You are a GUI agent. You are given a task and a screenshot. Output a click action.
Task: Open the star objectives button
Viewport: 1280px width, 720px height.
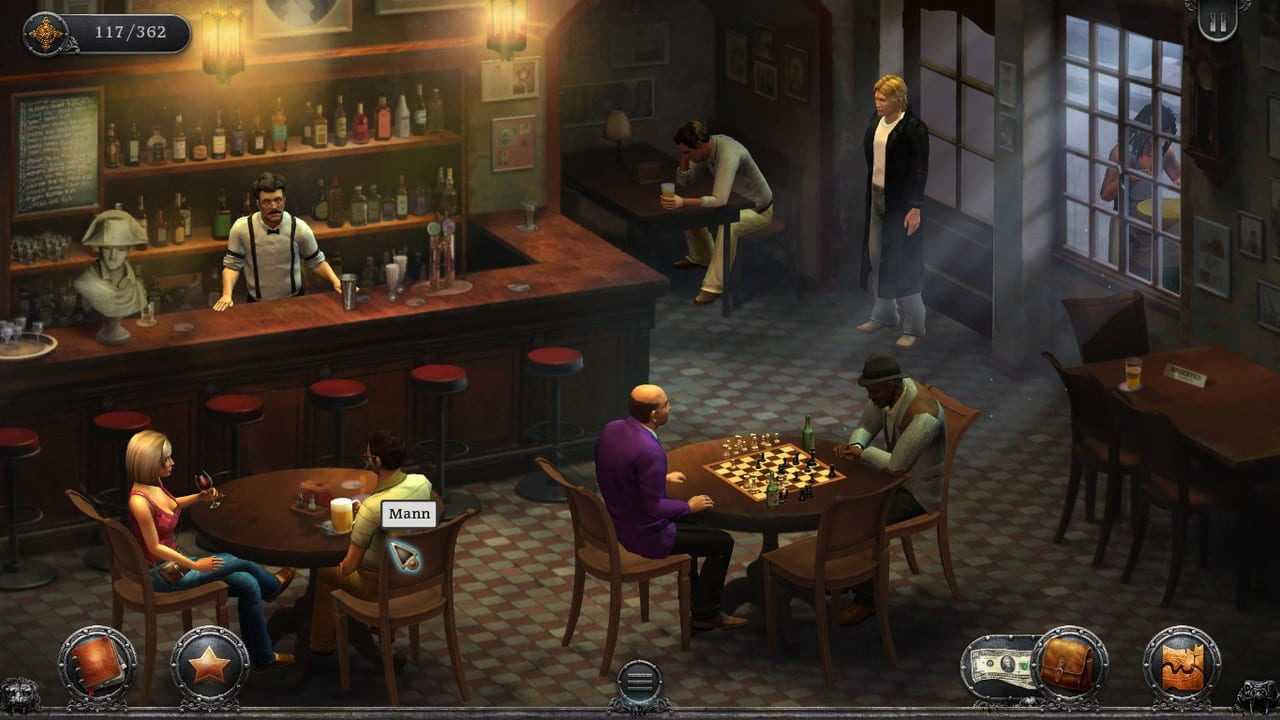(x=209, y=664)
